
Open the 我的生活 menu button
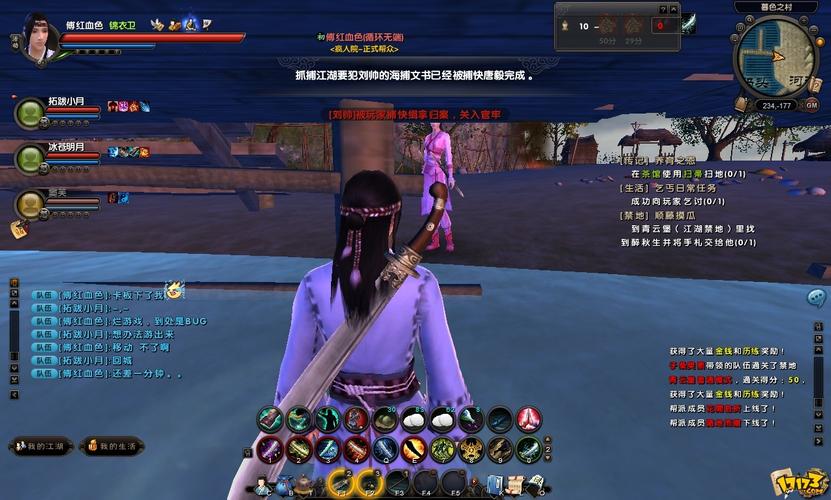111,446
